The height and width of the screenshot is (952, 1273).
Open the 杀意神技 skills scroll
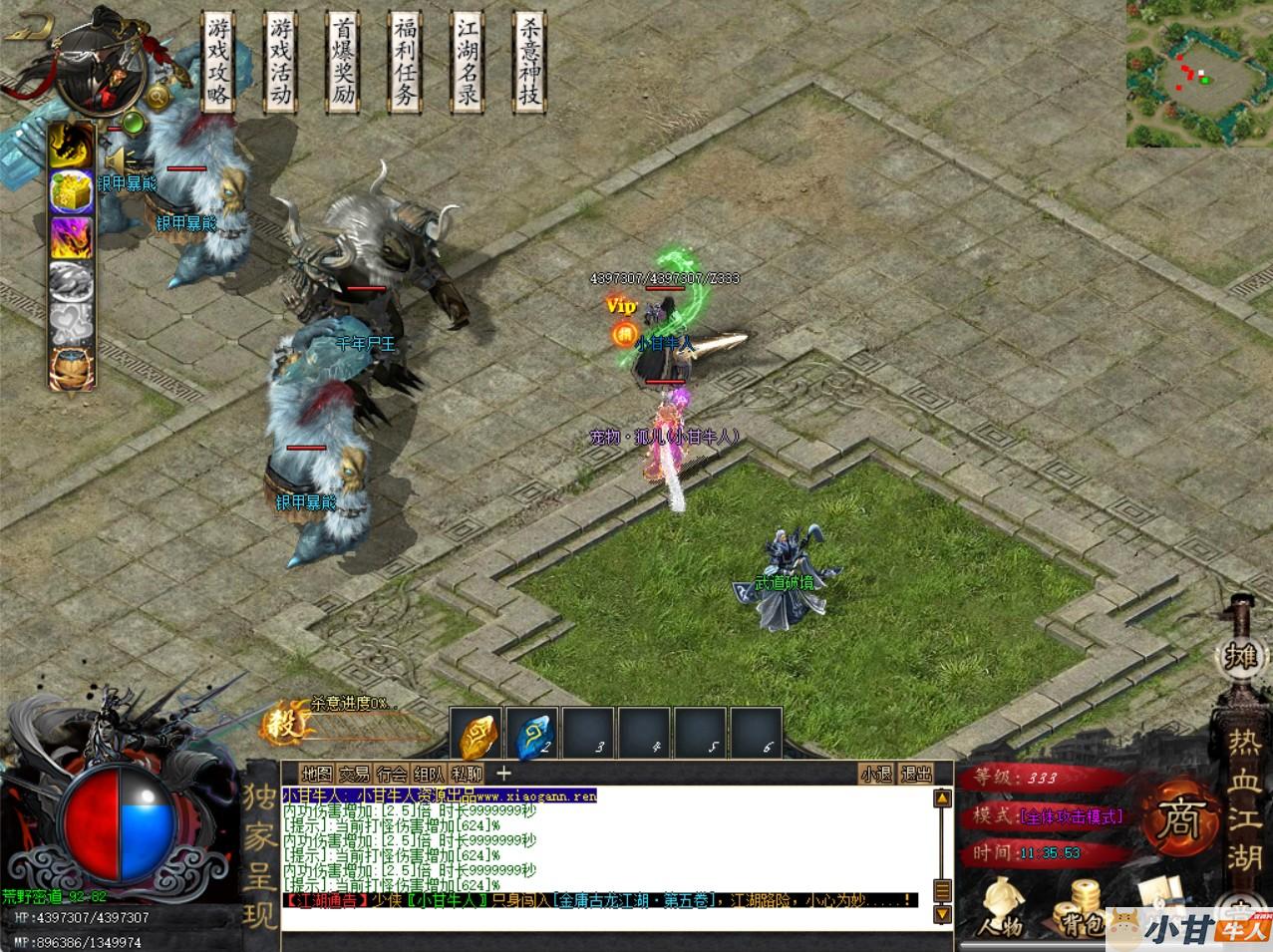click(527, 62)
